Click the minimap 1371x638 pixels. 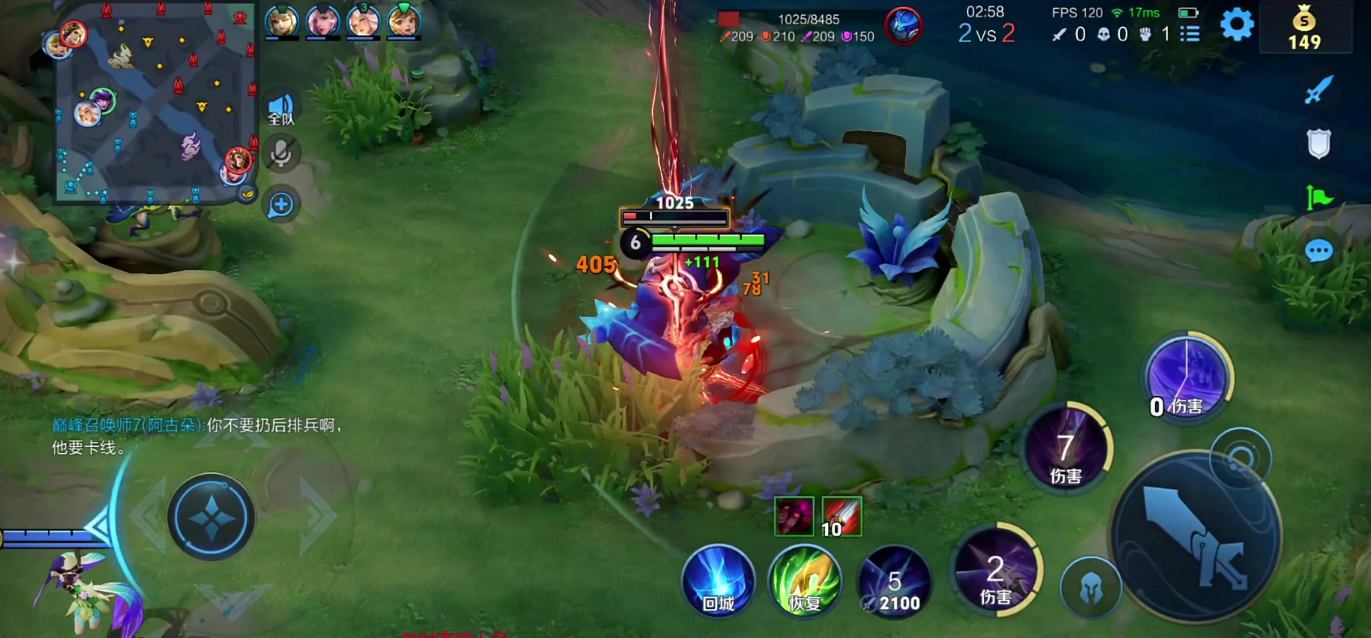155,100
